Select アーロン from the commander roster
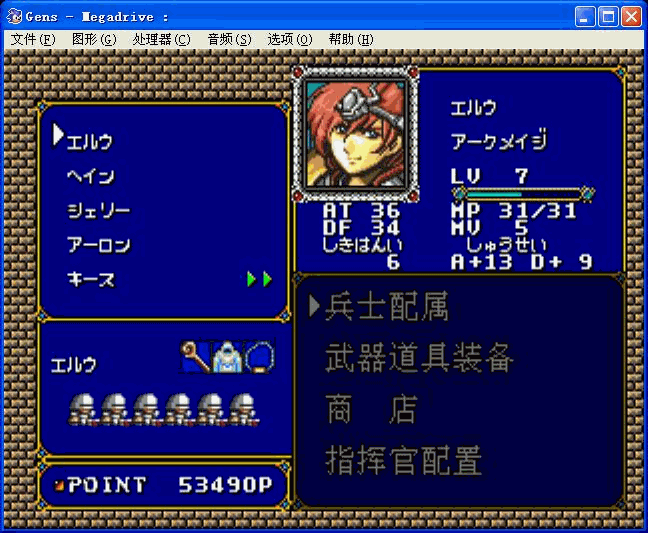Viewport: 648px width, 533px height. click(98, 245)
